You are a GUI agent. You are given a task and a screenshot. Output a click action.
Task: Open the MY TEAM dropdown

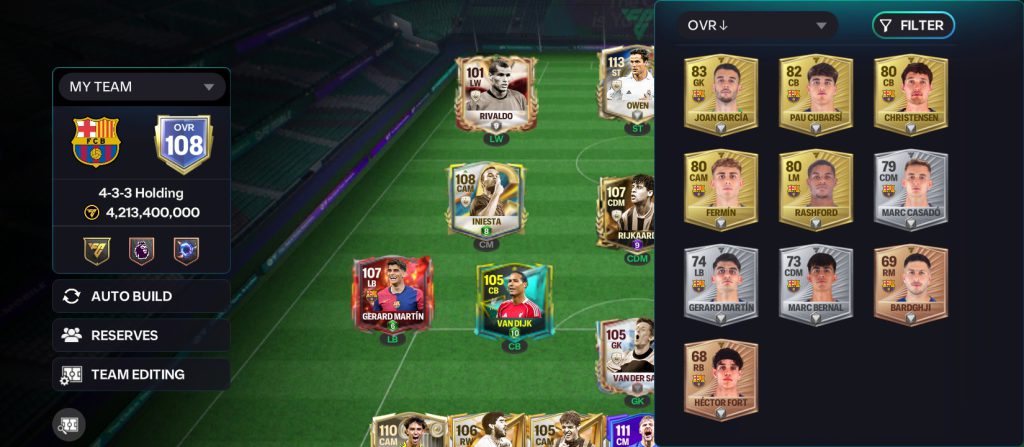(141, 87)
